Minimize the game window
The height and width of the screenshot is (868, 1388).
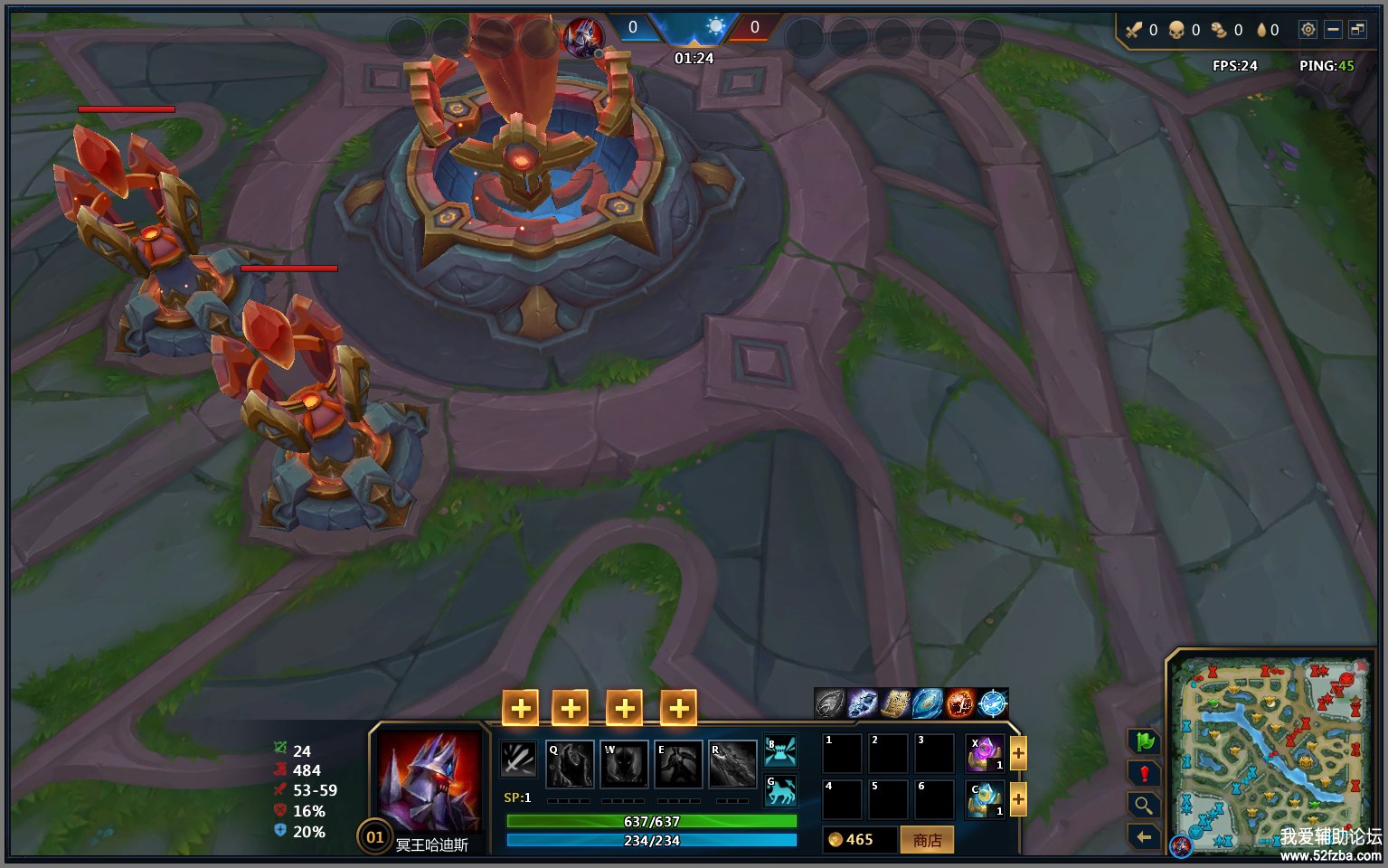pyautogui.click(x=1333, y=30)
